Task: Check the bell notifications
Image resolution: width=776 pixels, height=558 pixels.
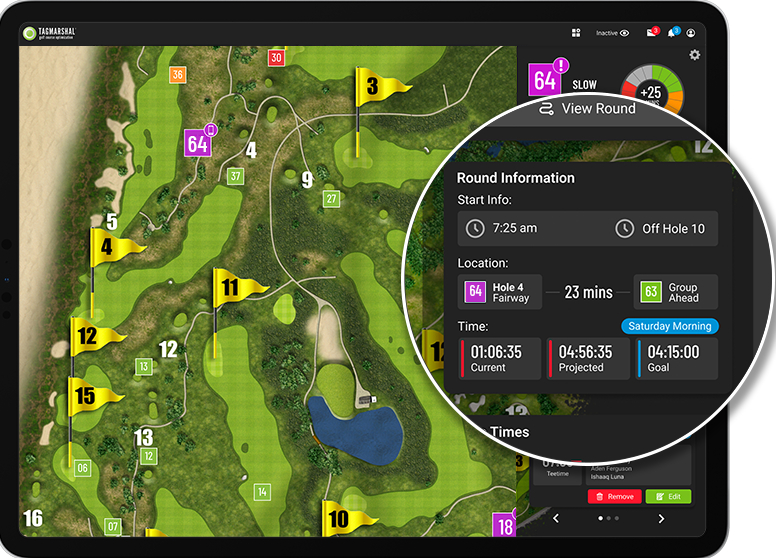Action: pyautogui.click(x=672, y=33)
